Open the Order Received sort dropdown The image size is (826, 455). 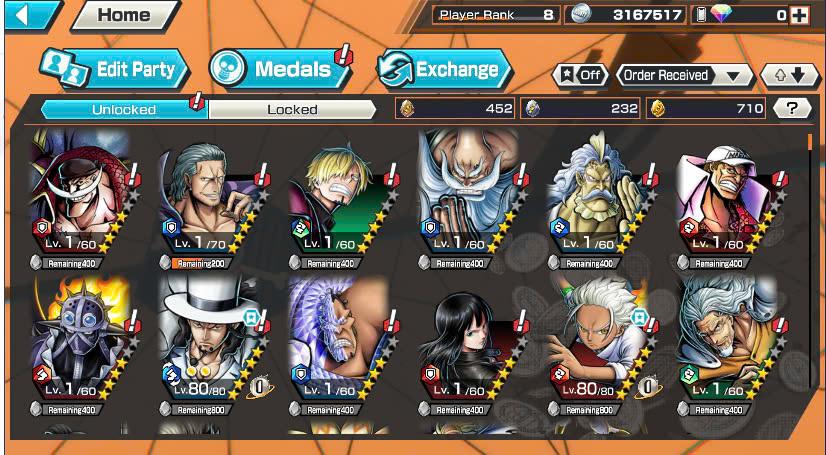685,75
